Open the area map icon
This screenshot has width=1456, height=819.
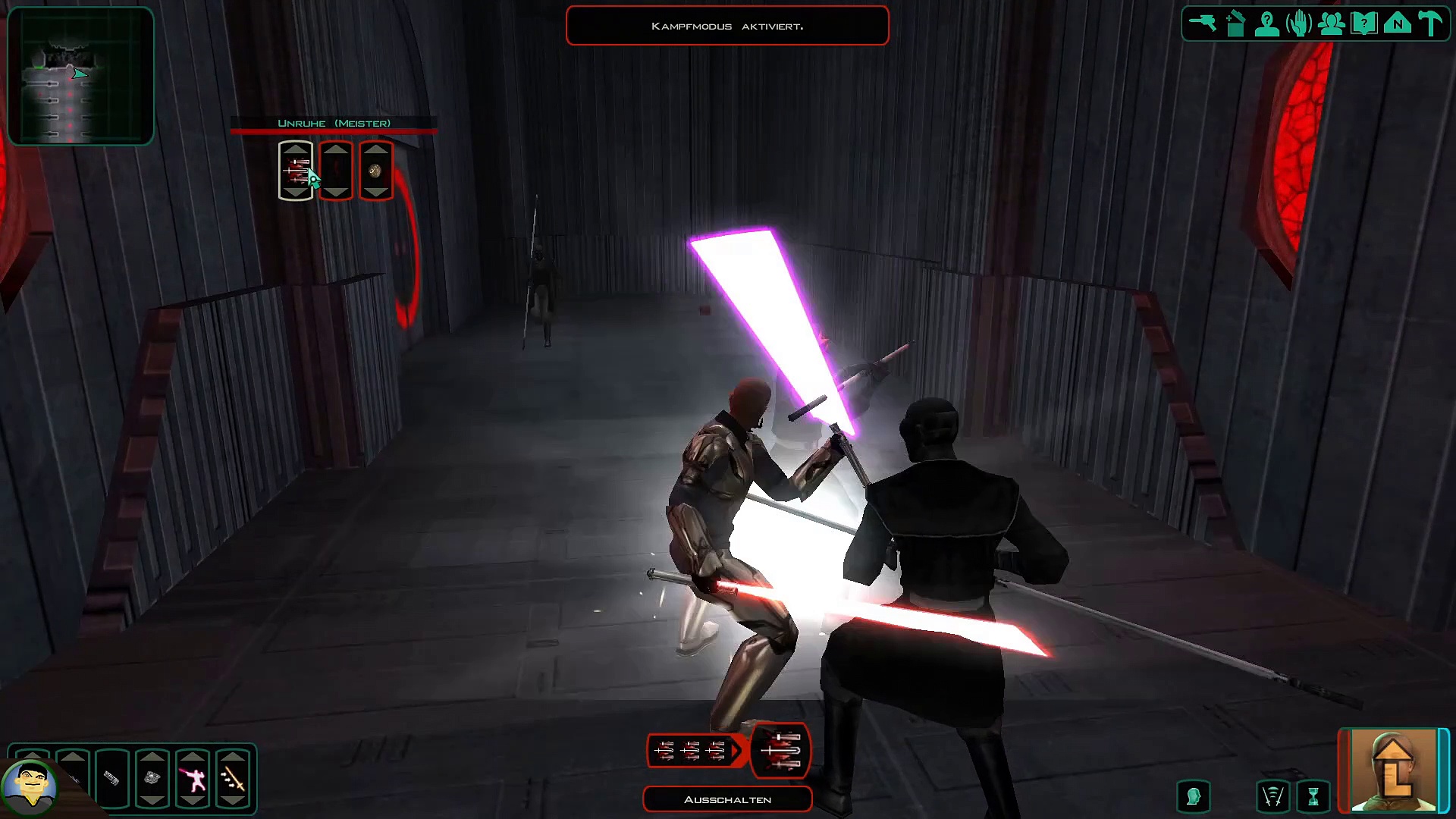(x=1397, y=24)
